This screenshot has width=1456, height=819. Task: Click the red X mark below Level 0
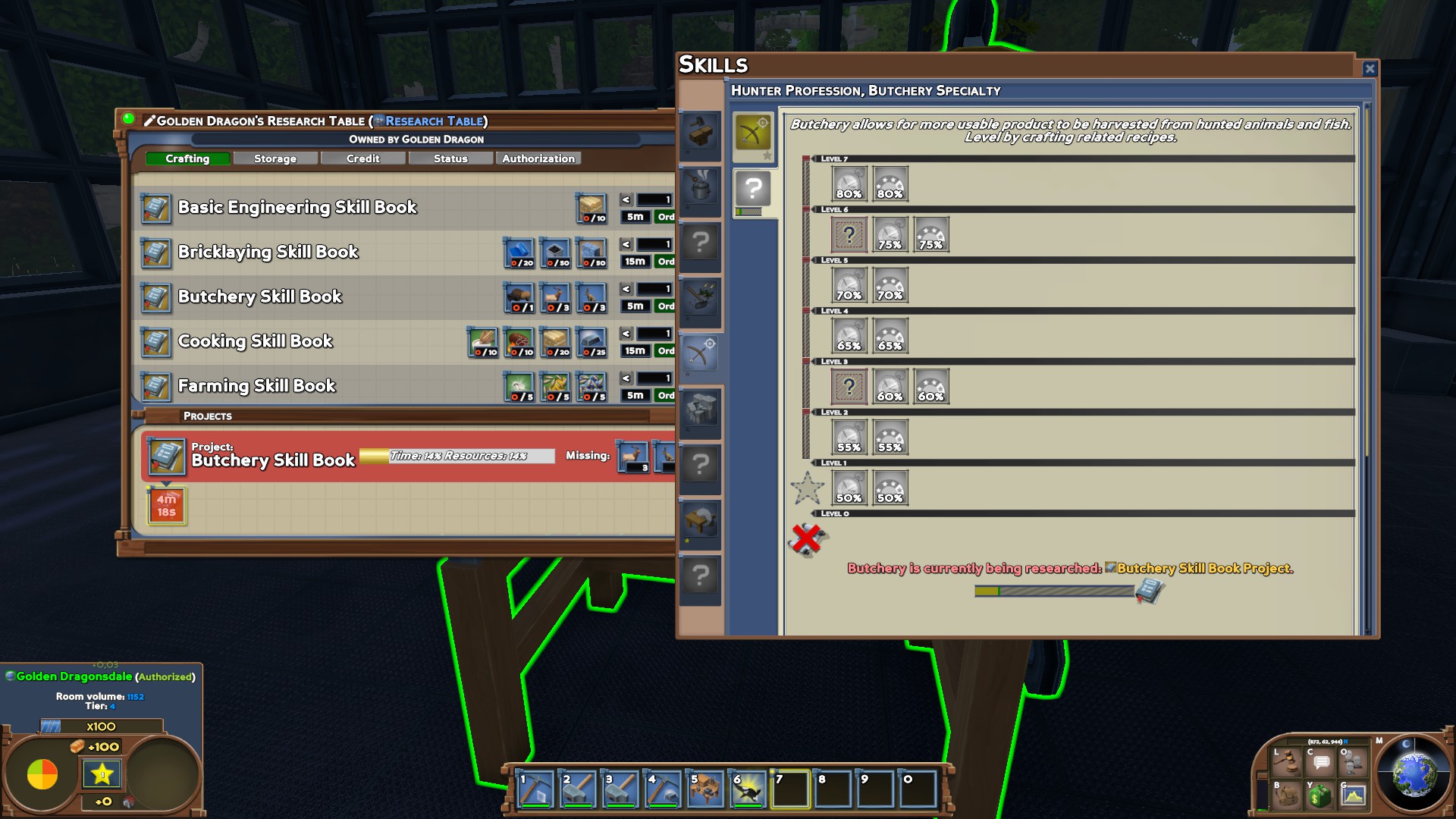click(806, 538)
